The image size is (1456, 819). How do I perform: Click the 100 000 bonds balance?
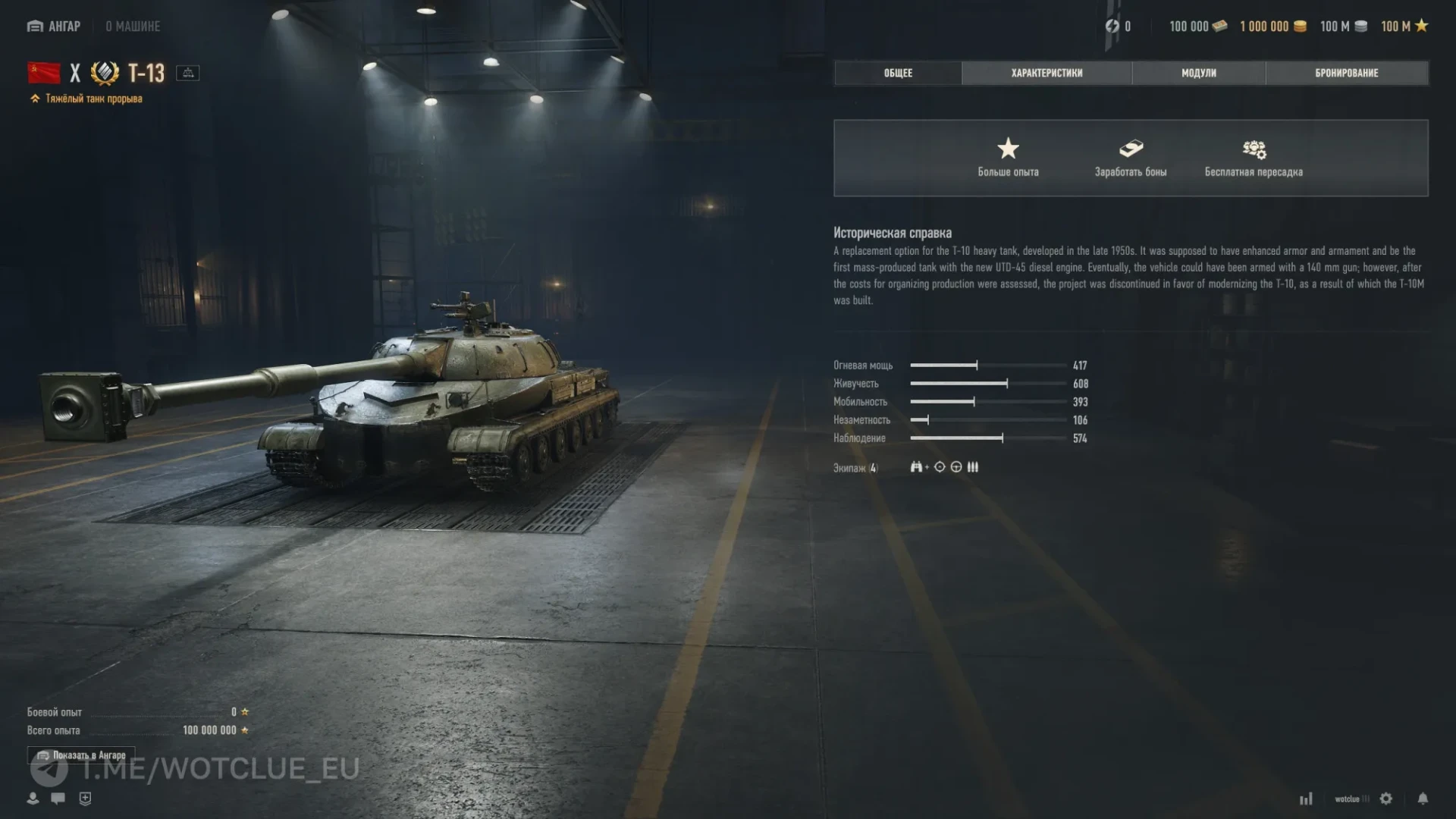pos(1197,27)
